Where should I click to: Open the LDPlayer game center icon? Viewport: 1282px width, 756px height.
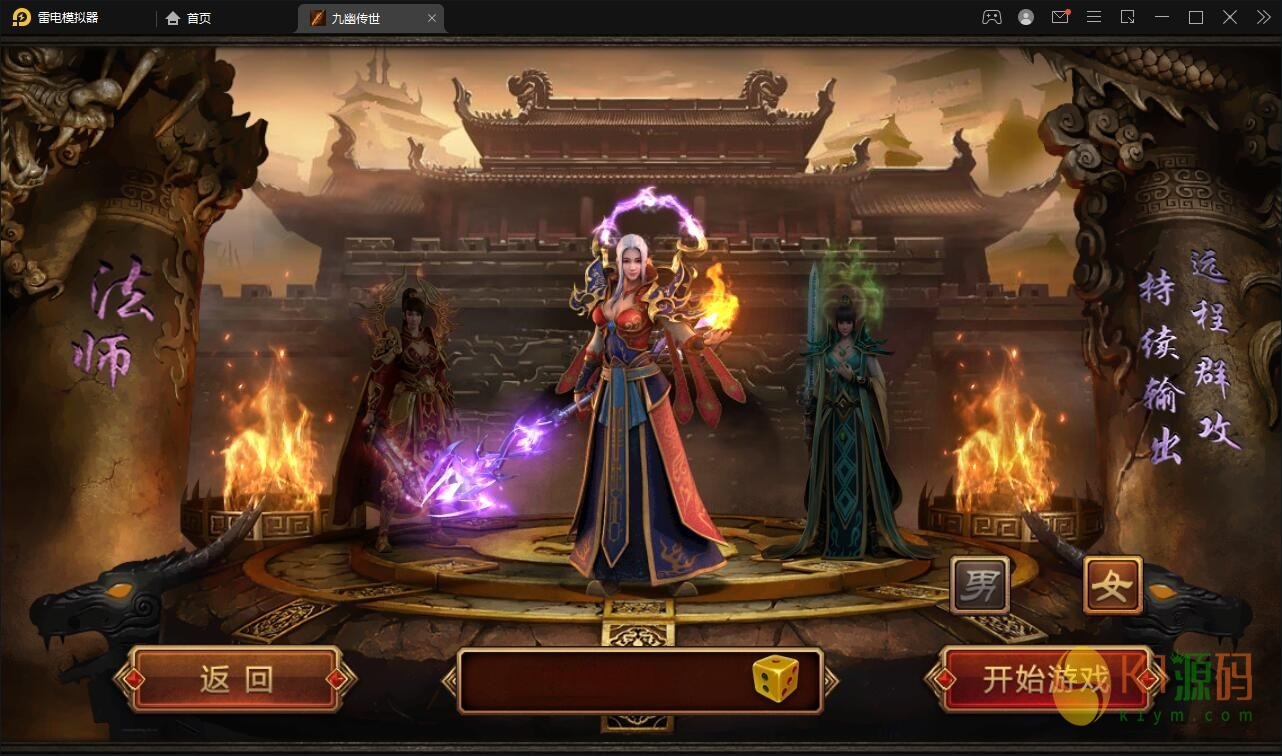click(992, 17)
